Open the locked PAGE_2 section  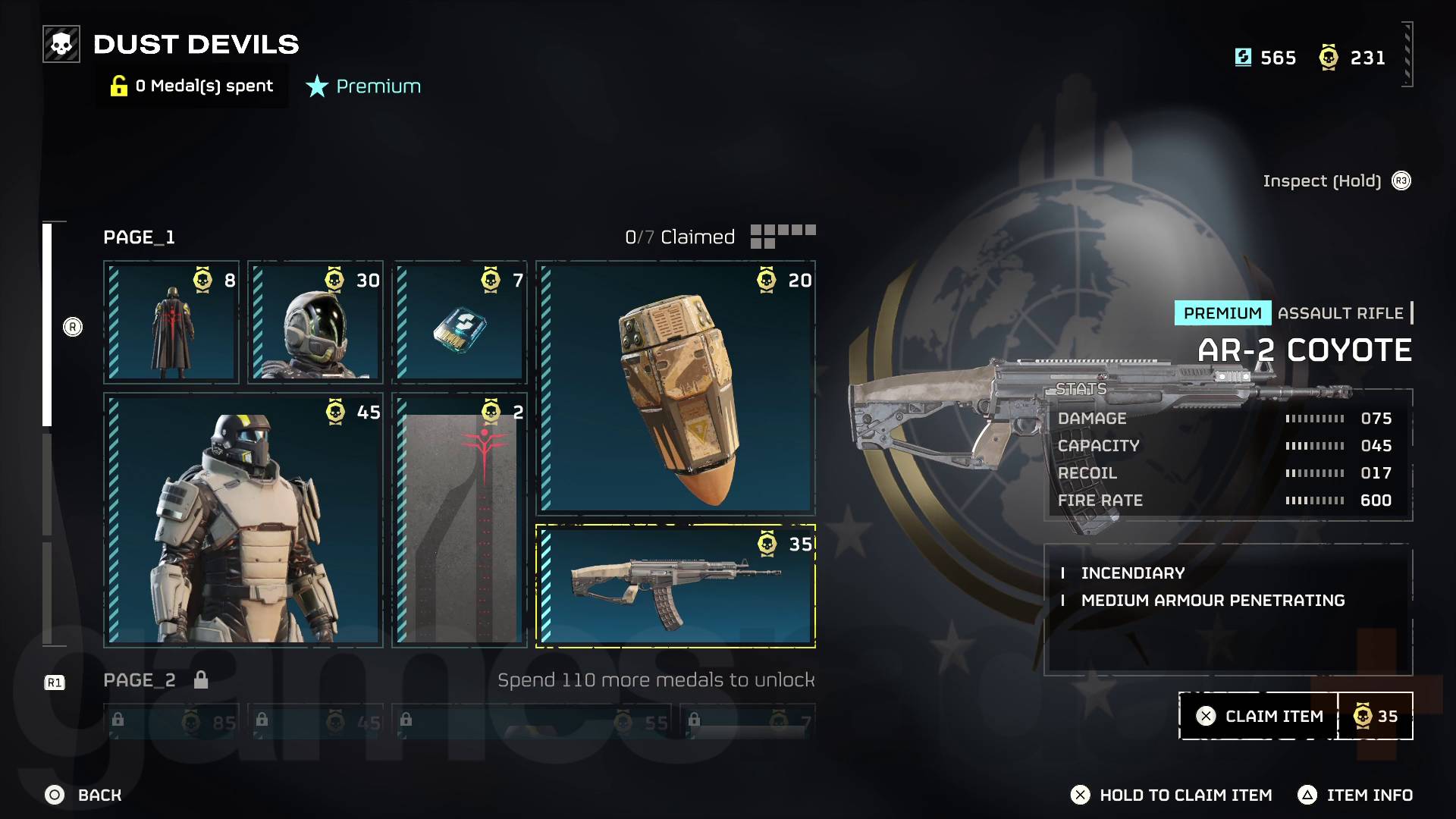[140, 680]
